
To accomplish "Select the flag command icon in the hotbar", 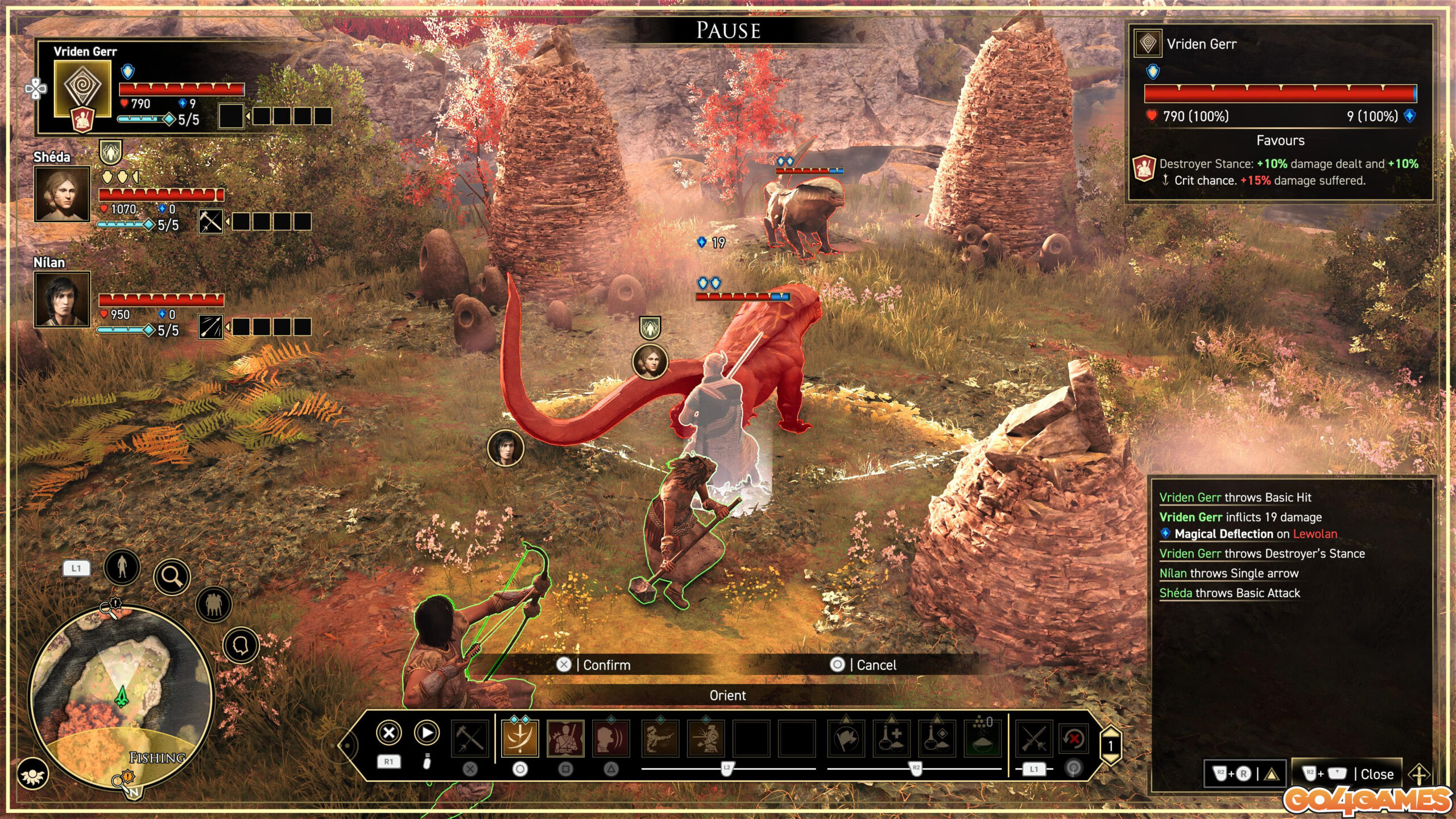I will [846, 738].
